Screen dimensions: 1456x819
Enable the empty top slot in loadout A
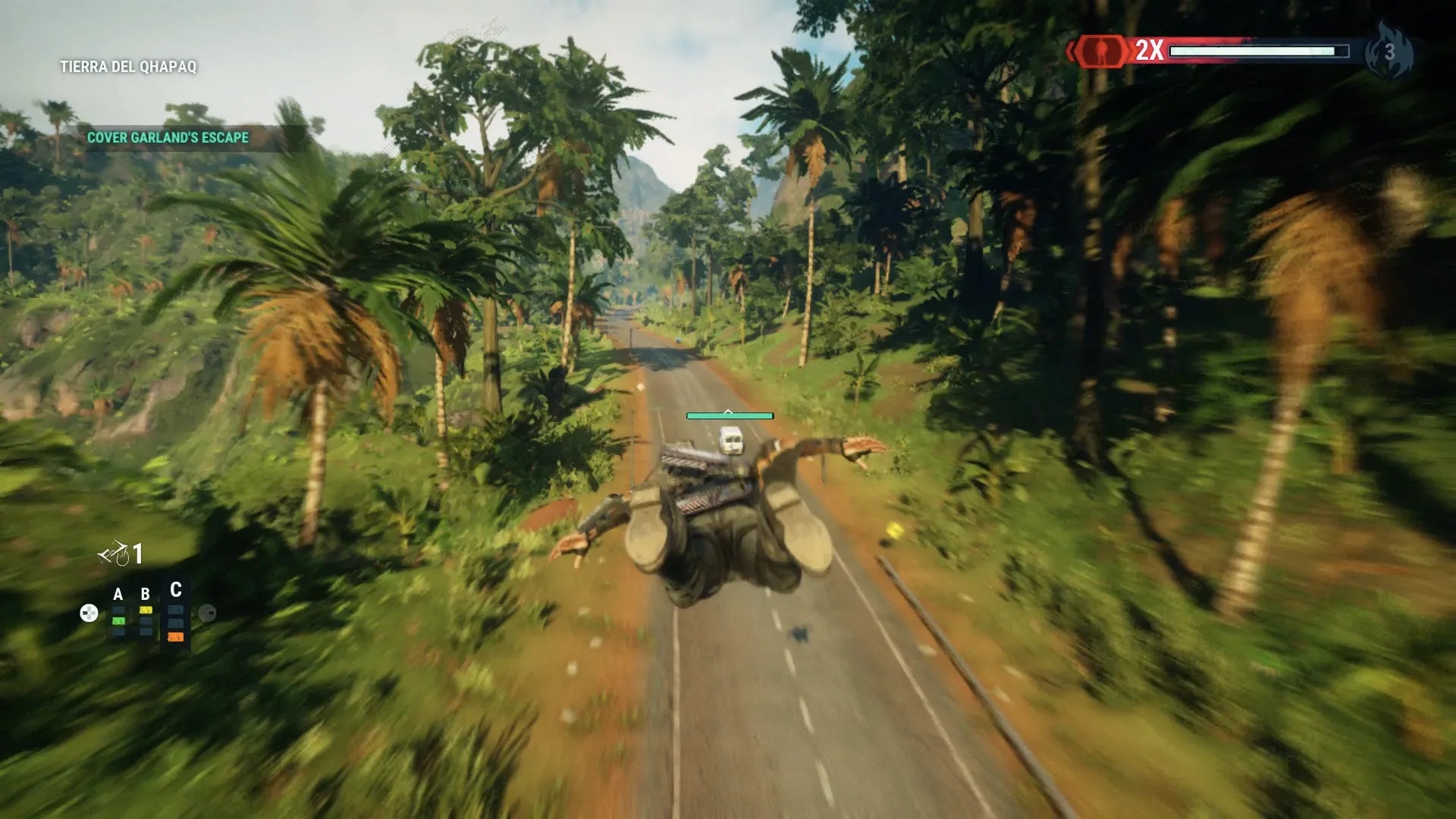point(118,609)
